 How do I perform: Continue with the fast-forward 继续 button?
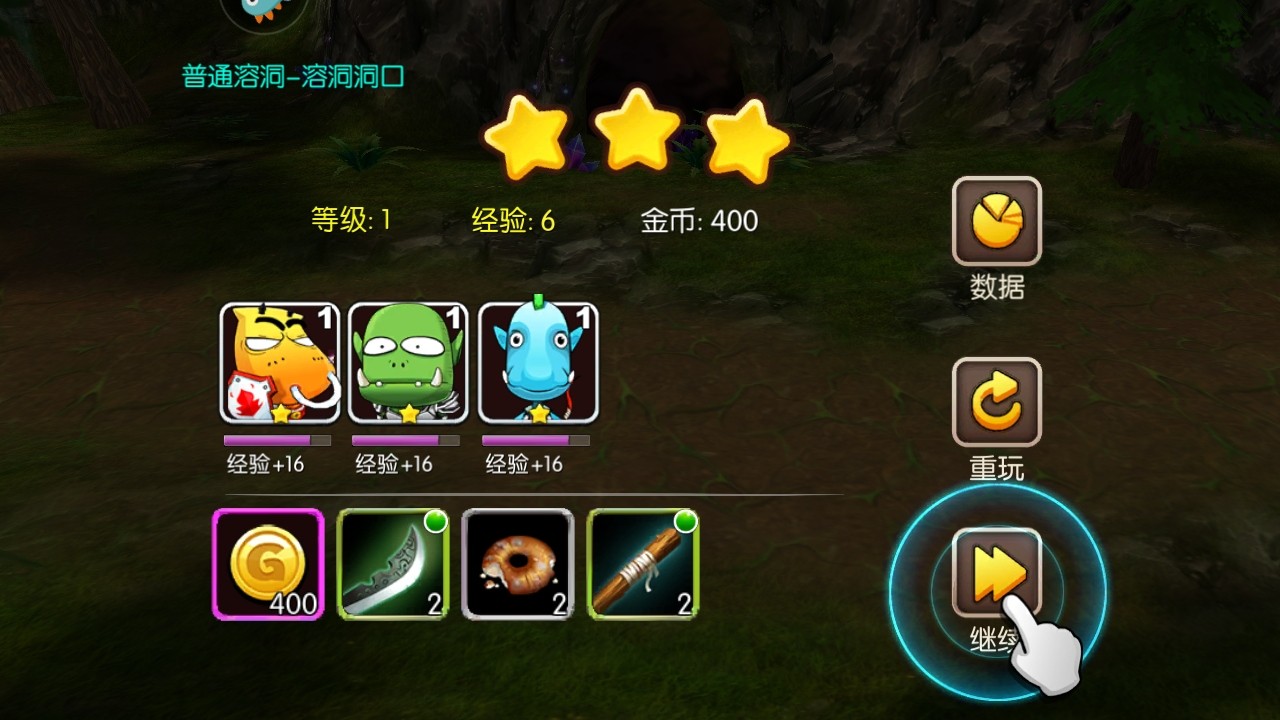tap(996, 572)
